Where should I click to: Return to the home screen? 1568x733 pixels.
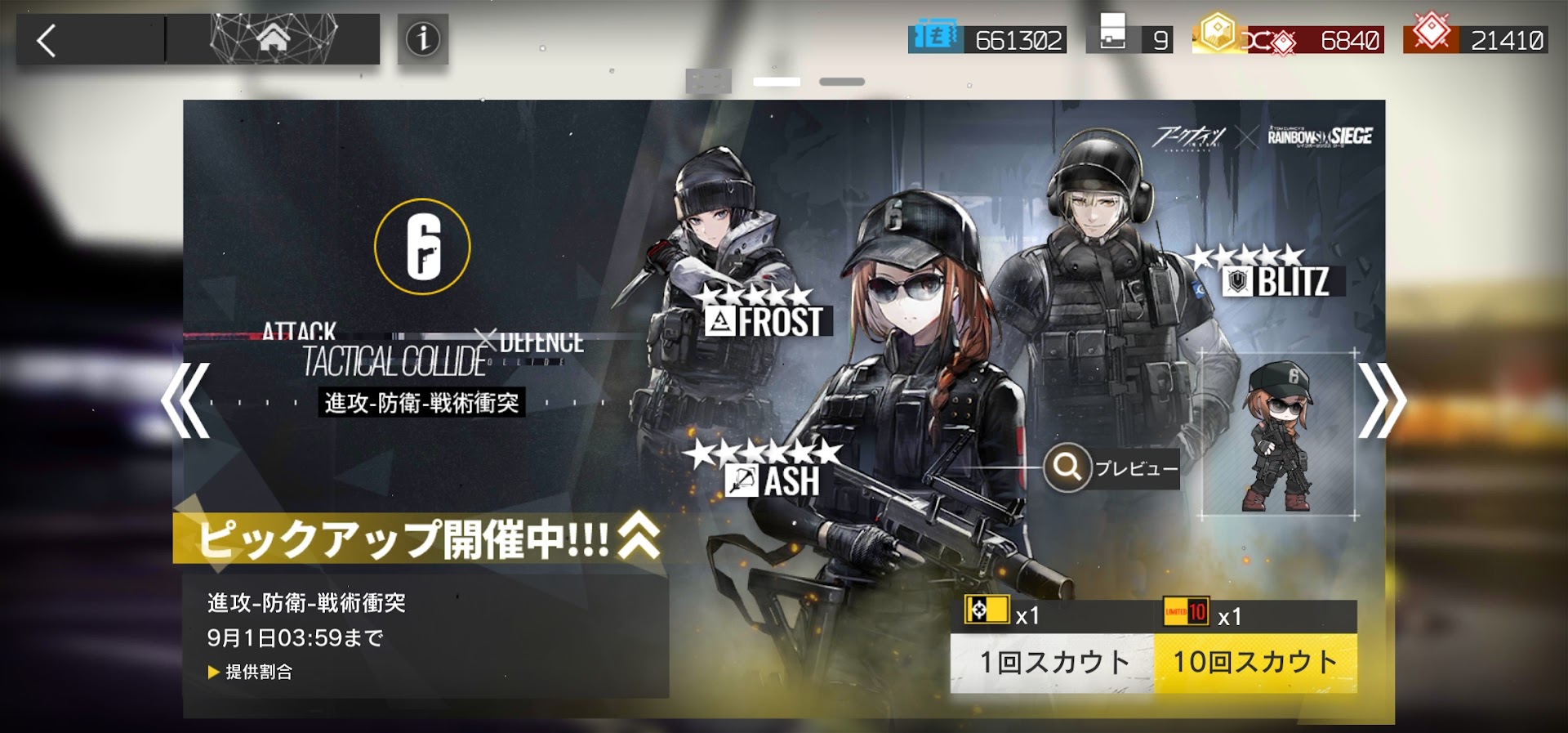click(x=273, y=38)
